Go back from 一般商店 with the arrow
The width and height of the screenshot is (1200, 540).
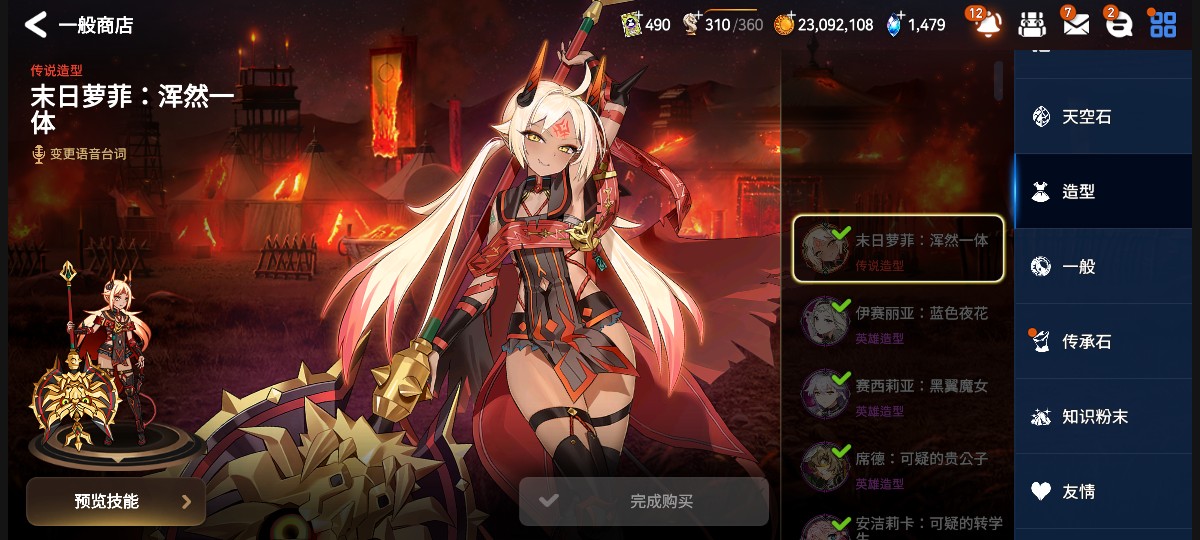(36, 24)
